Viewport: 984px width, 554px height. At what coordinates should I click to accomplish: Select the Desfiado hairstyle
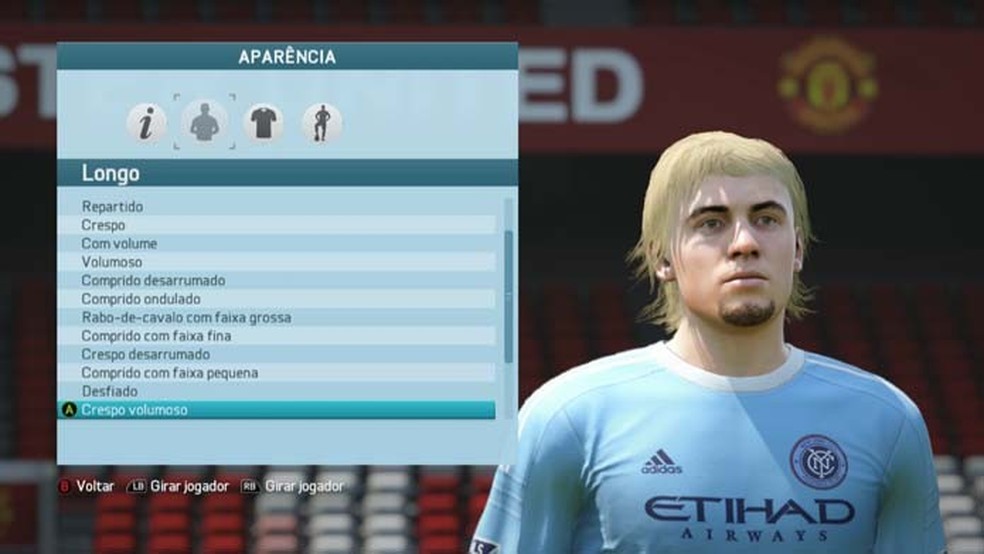(x=110, y=391)
